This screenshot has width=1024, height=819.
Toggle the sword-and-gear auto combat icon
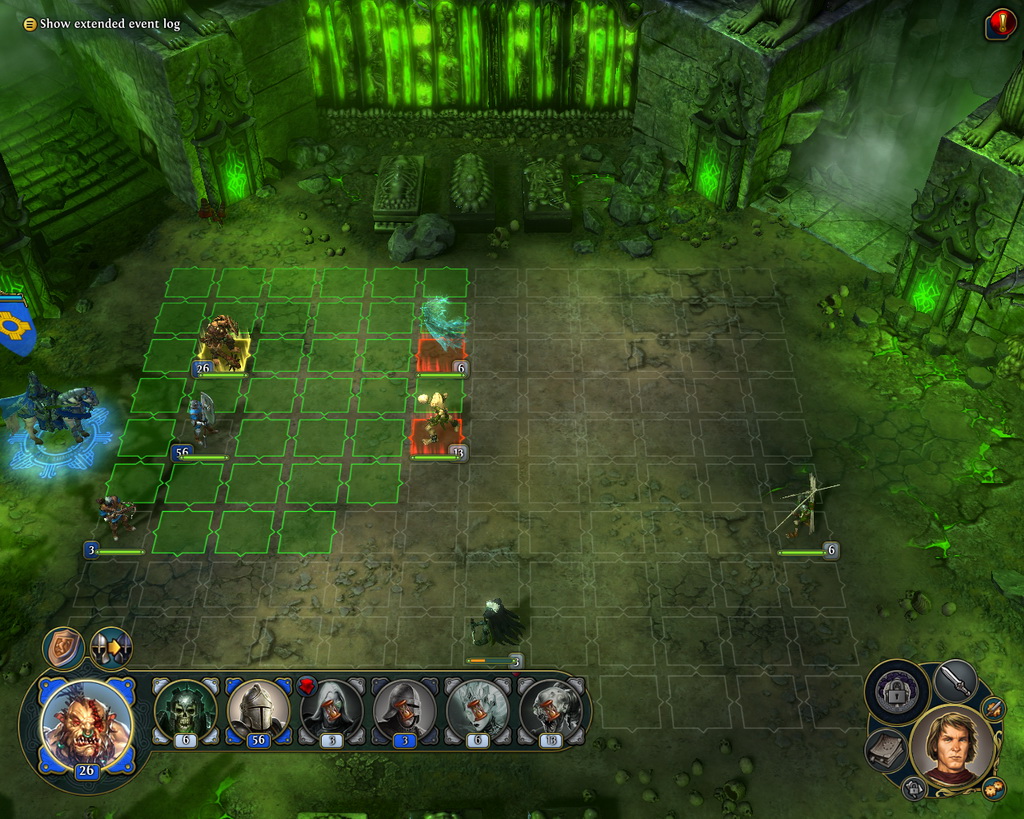click(x=993, y=709)
